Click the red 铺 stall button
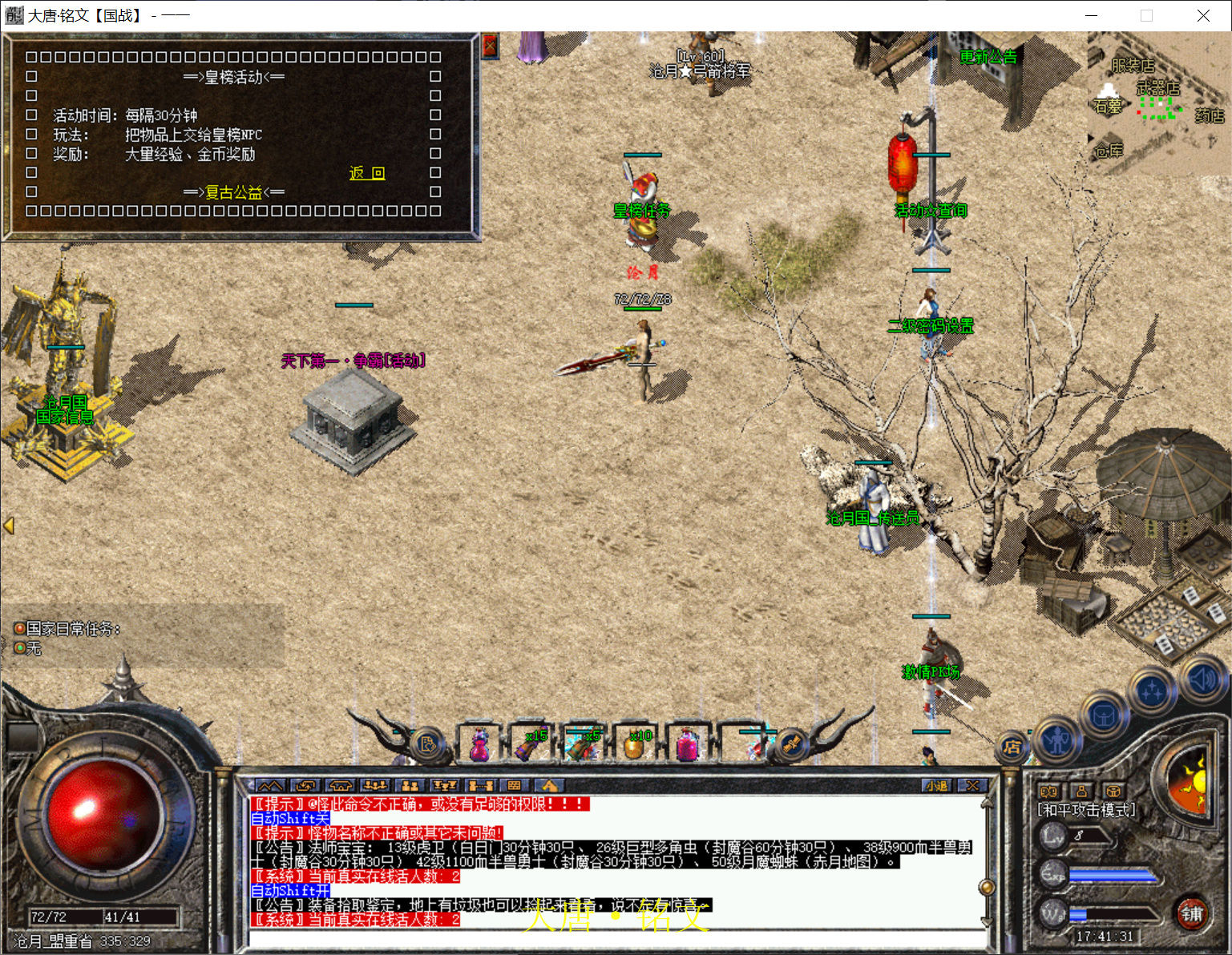1232x955 pixels. coord(1191,913)
